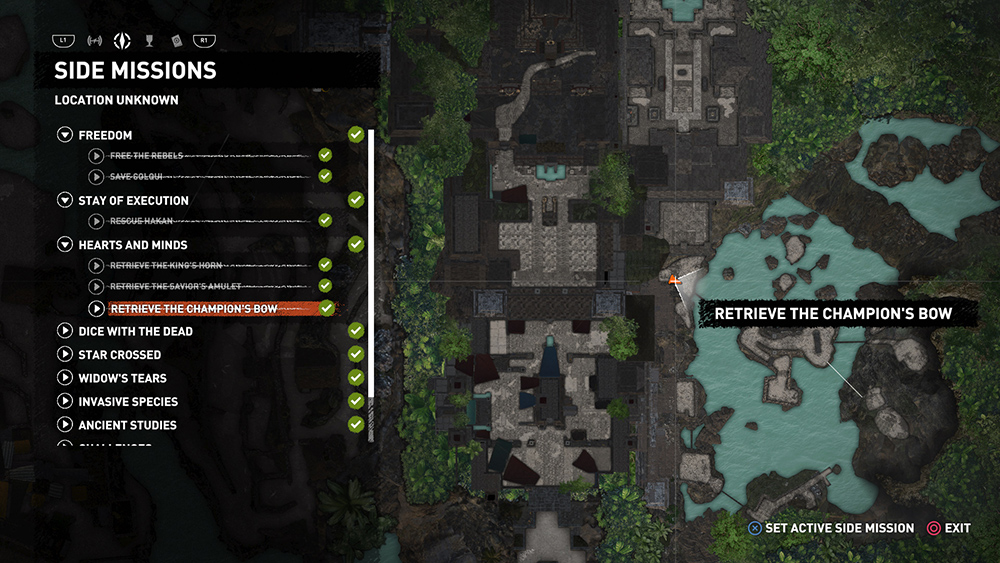This screenshot has height=563, width=1000.
Task: Choose the Retrieve the King's Horn objective
Action: pos(166,265)
